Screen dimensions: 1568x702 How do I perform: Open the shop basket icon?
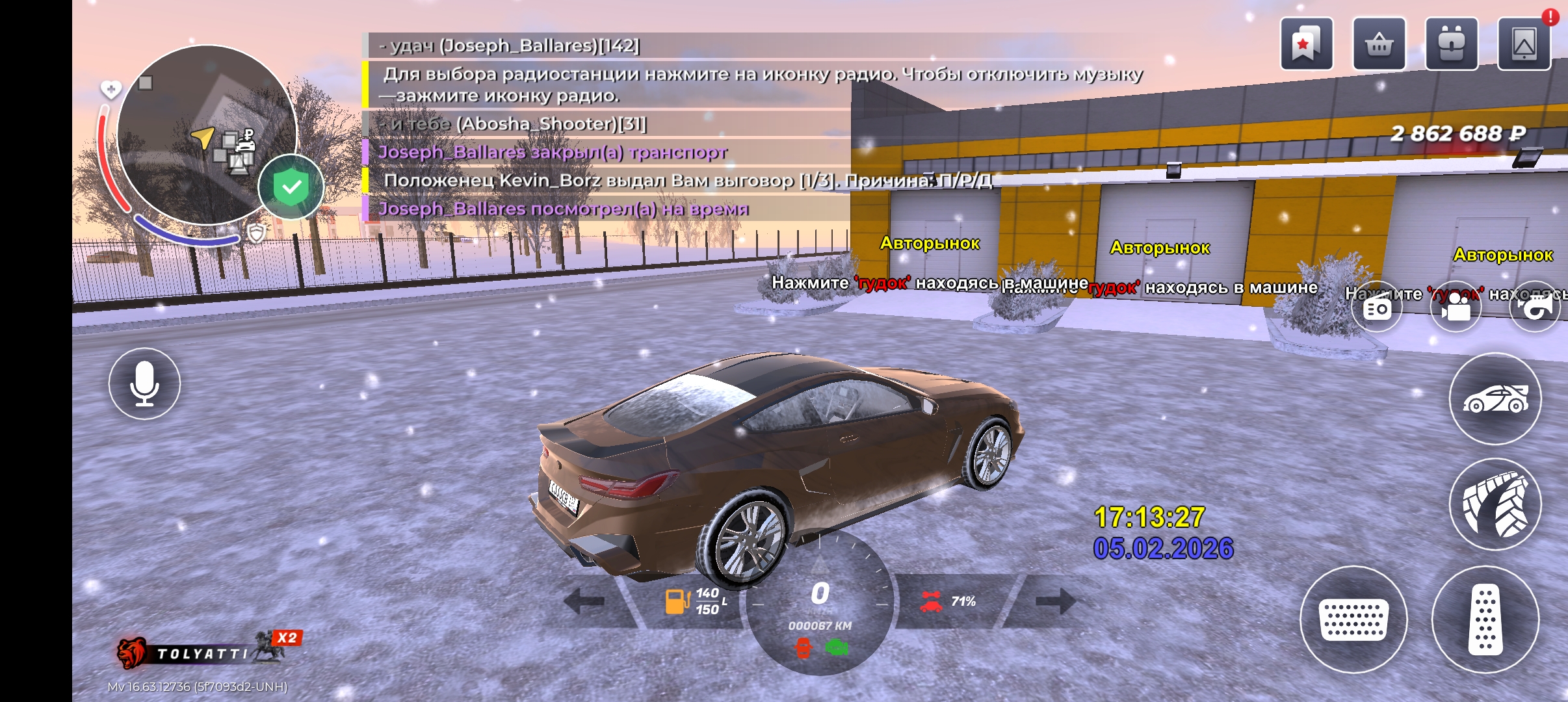click(x=1379, y=44)
